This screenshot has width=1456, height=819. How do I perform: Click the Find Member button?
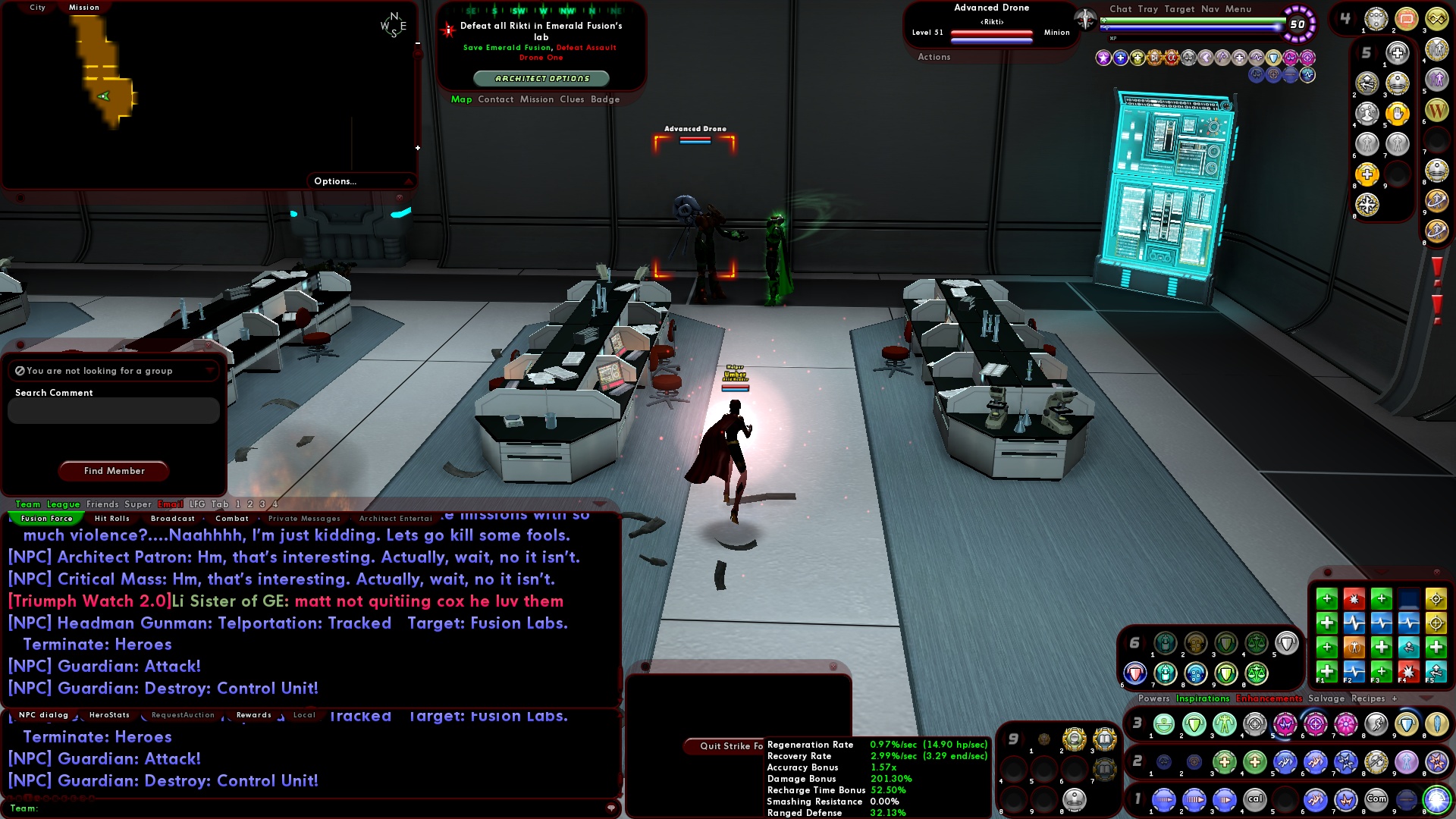pyautogui.click(x=113, y=471)
